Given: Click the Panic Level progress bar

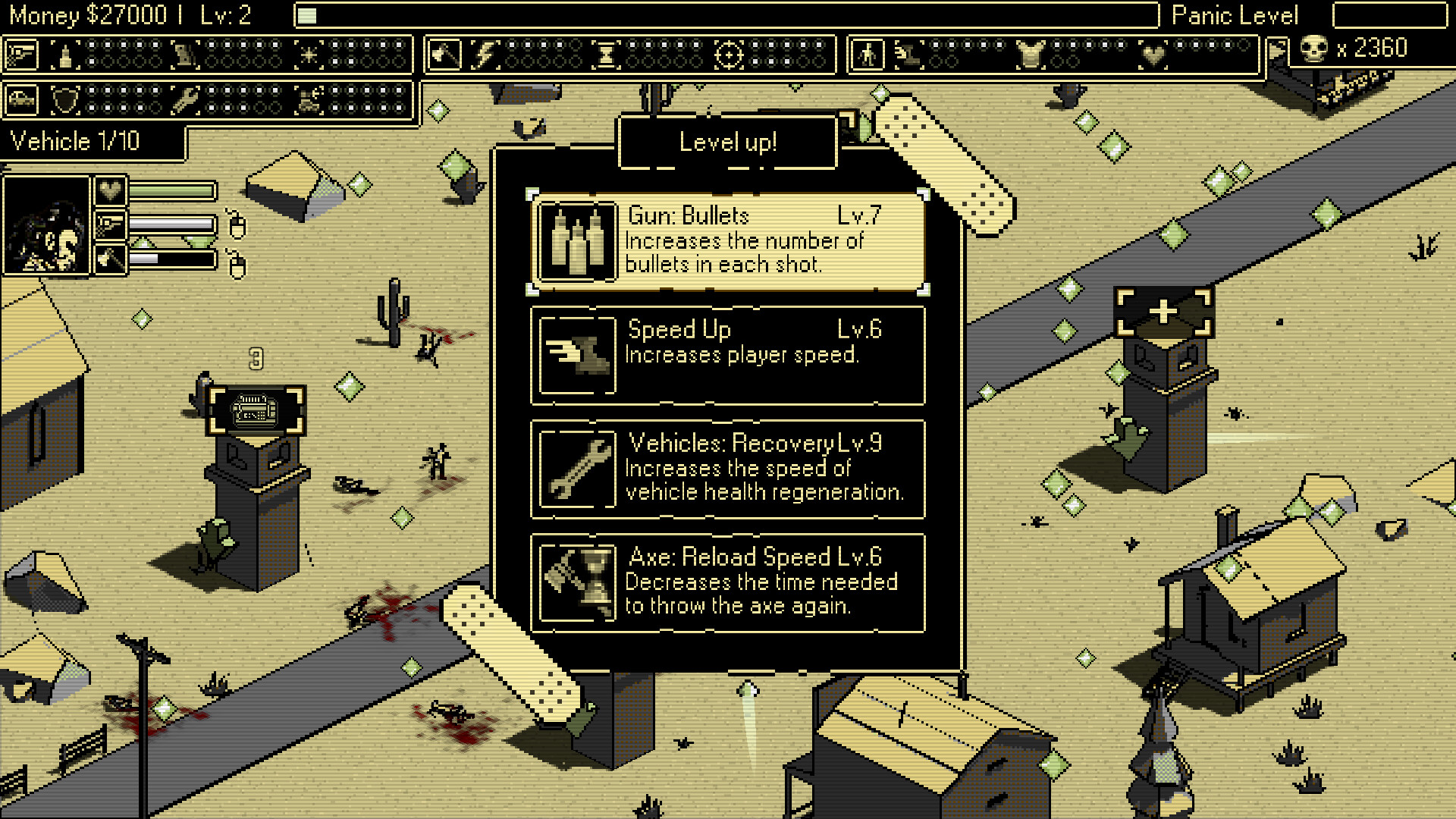Looking at the screenshot, I should coord(1390,15).
